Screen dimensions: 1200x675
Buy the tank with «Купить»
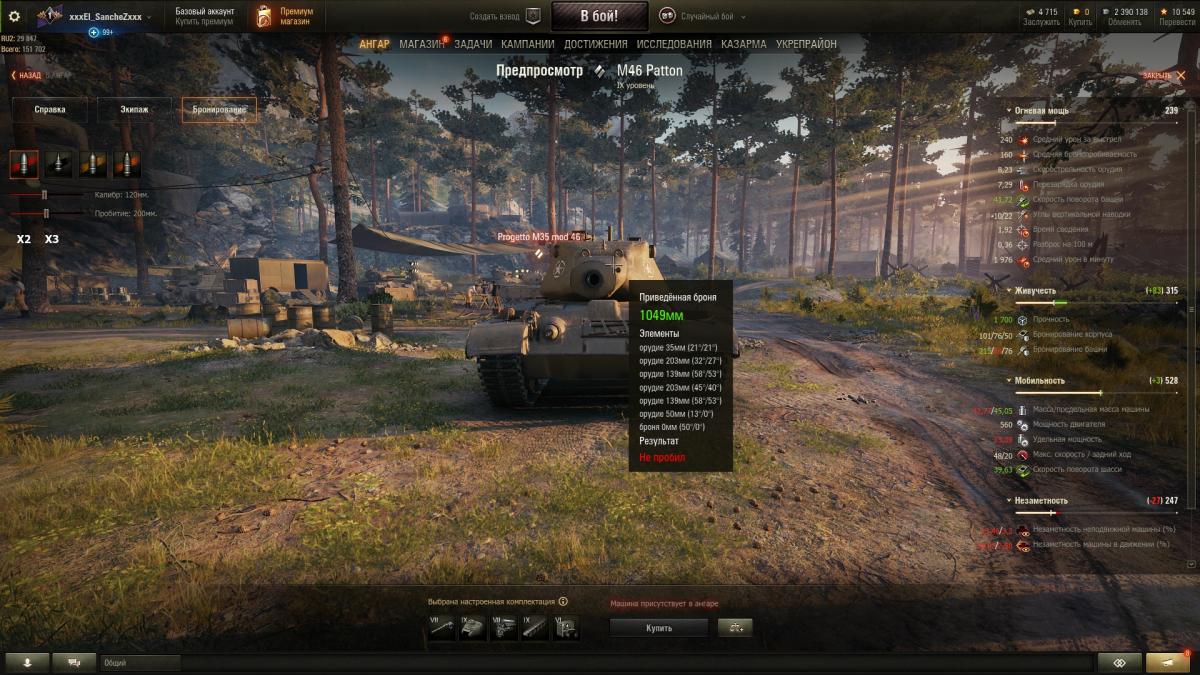(x=658, y=628)
